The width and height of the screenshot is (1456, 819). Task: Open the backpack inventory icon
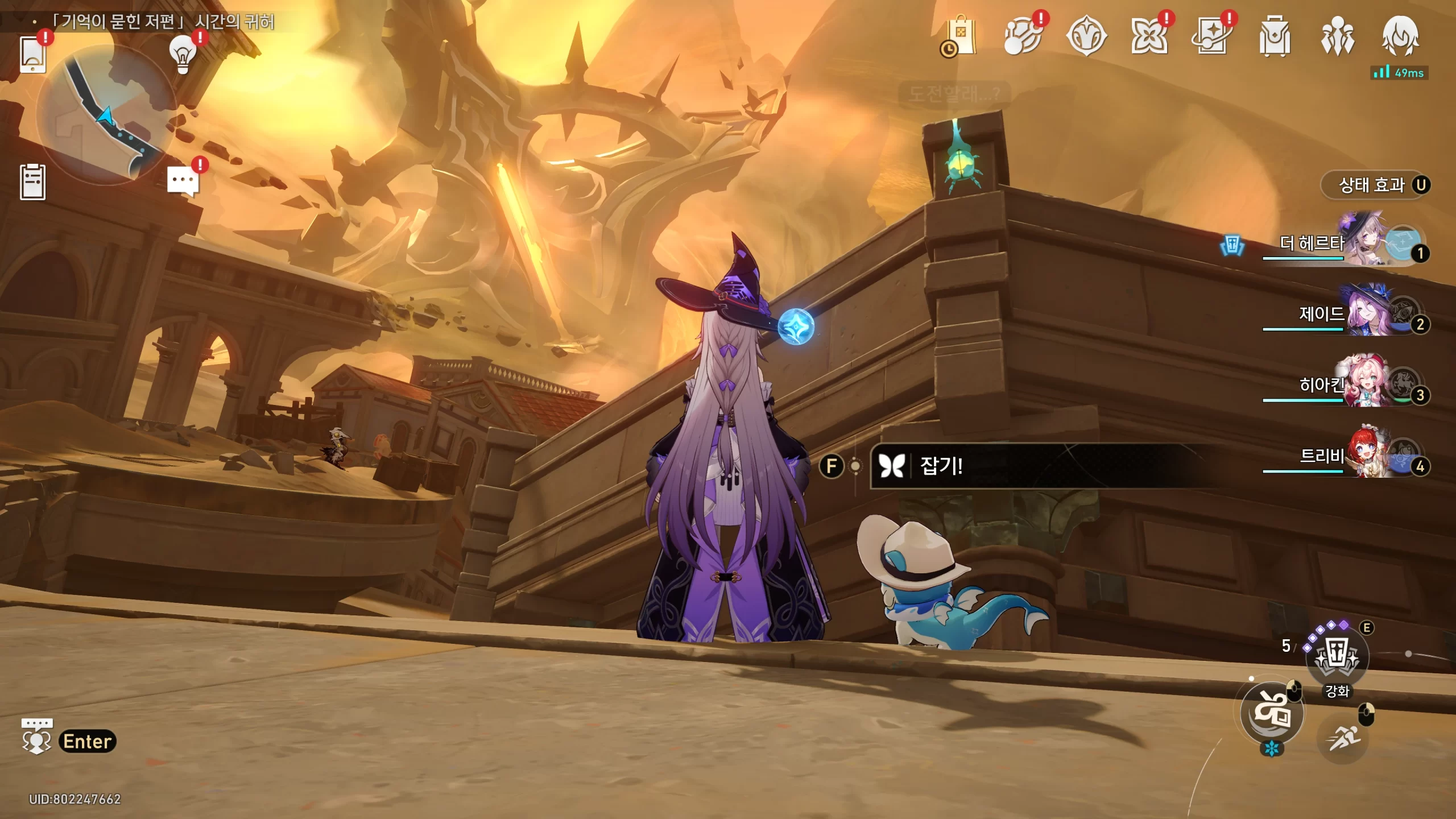click(1275, 36)
